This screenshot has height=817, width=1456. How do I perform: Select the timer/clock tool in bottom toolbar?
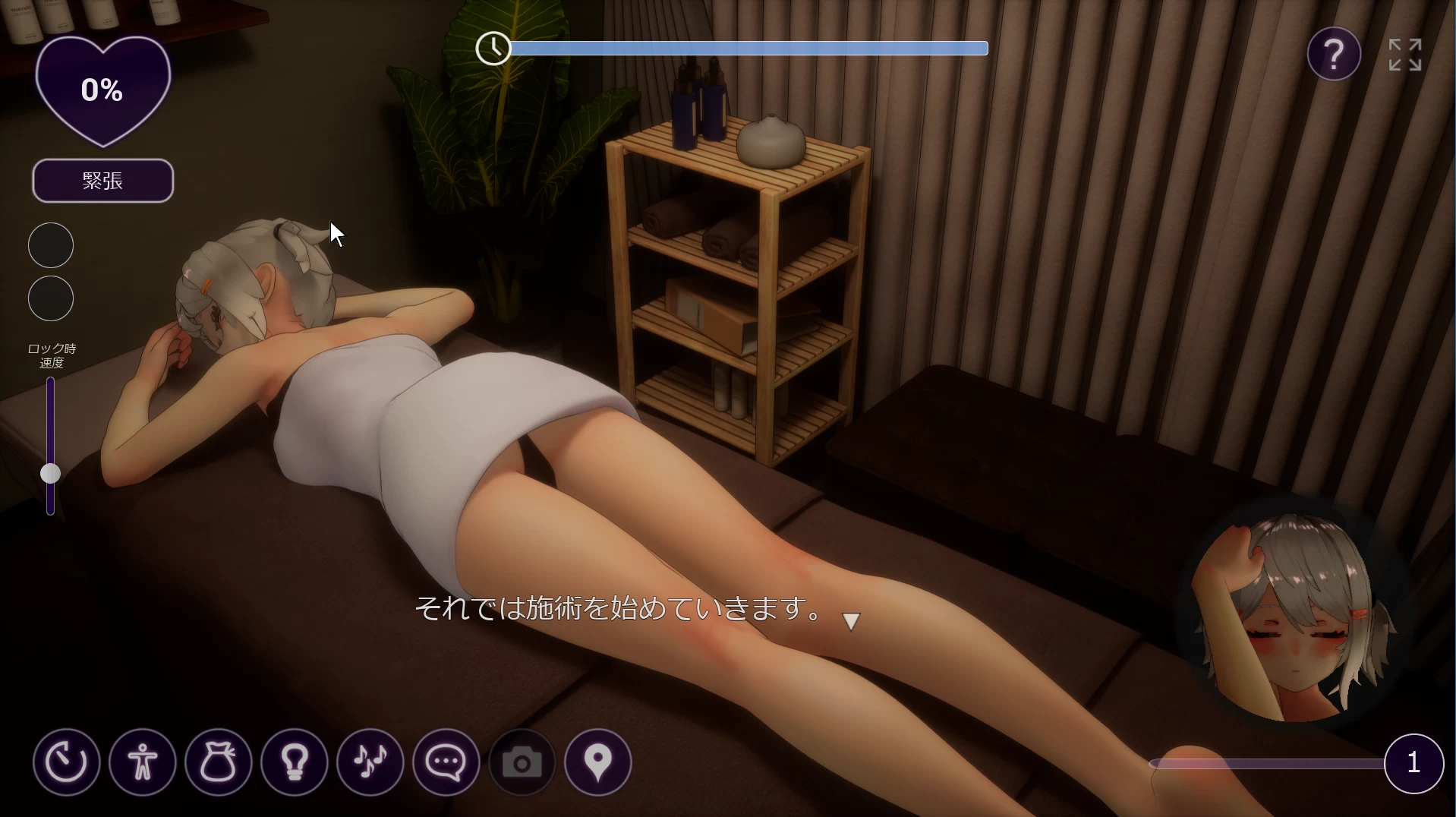66,762
